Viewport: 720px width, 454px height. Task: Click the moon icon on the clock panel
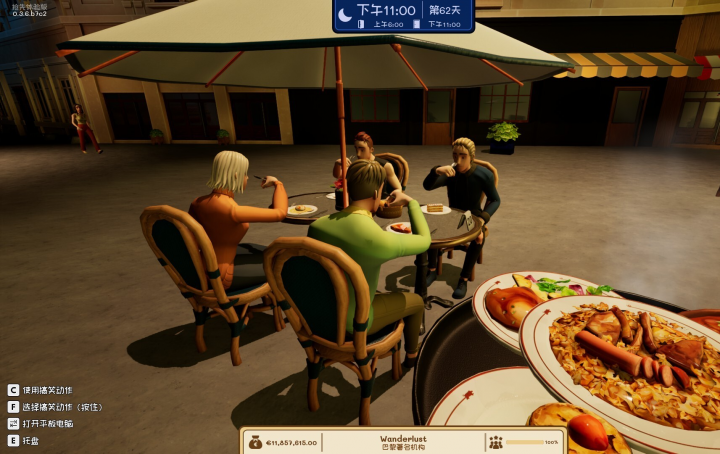pos(345,13)
